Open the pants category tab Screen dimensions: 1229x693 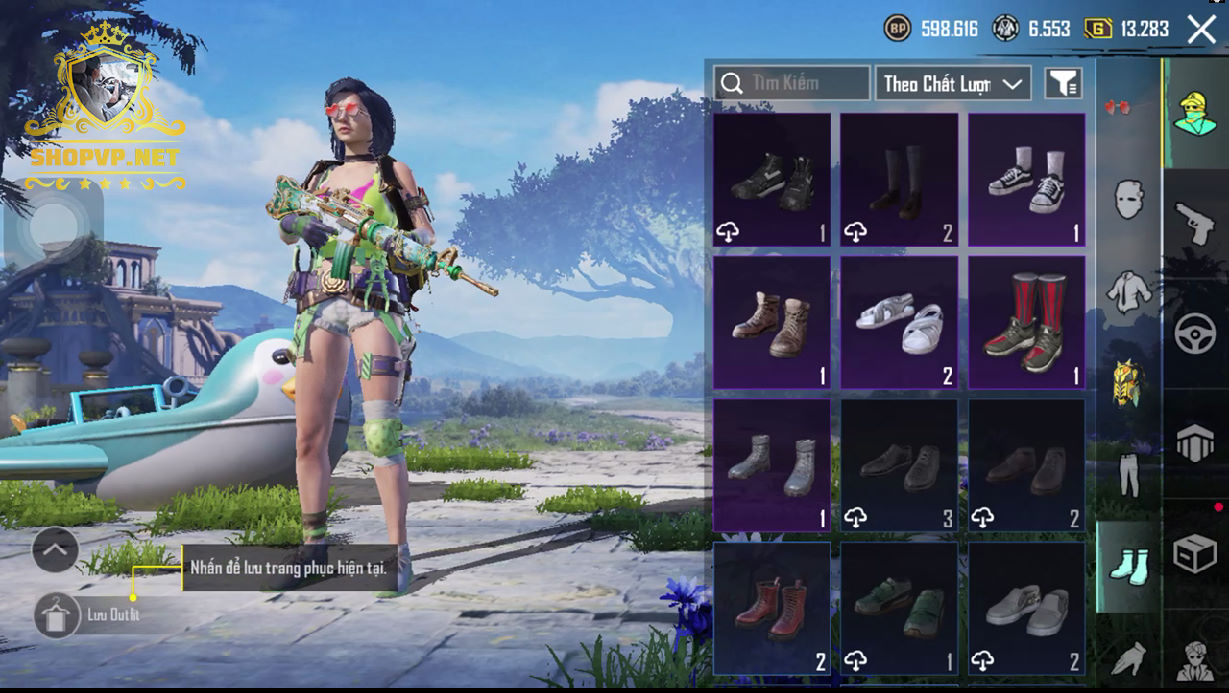tap(1129, 475)
